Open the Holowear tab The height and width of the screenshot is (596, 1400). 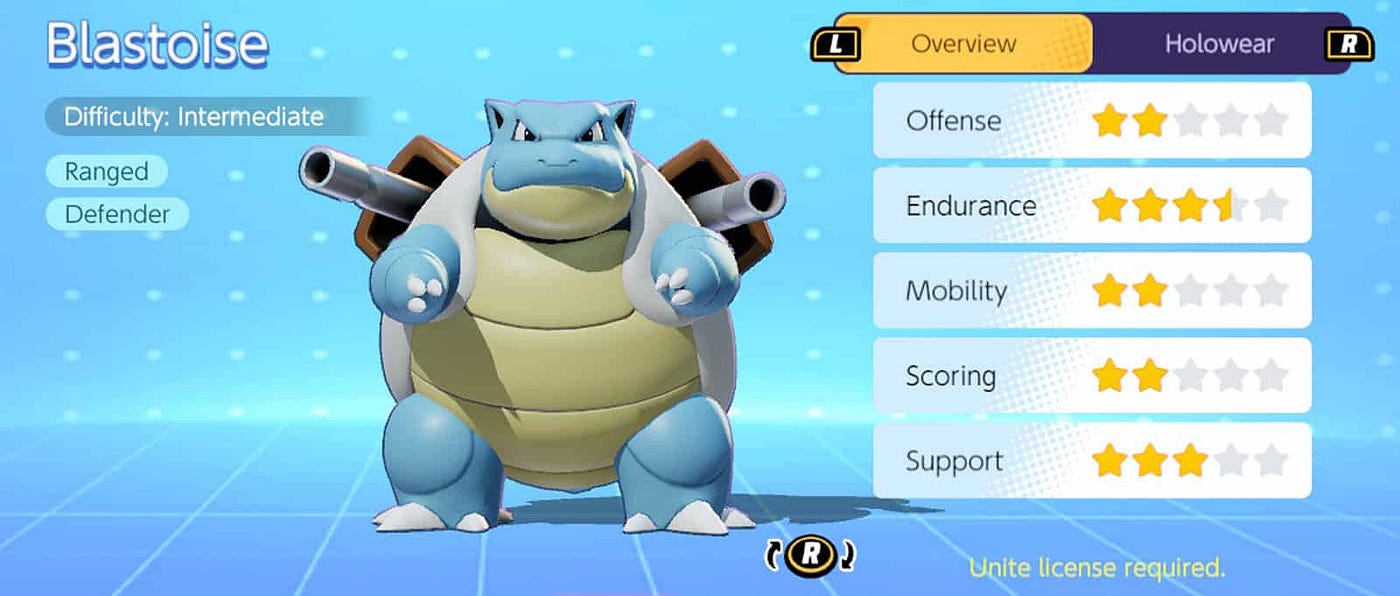click(x=1219, y=44)
